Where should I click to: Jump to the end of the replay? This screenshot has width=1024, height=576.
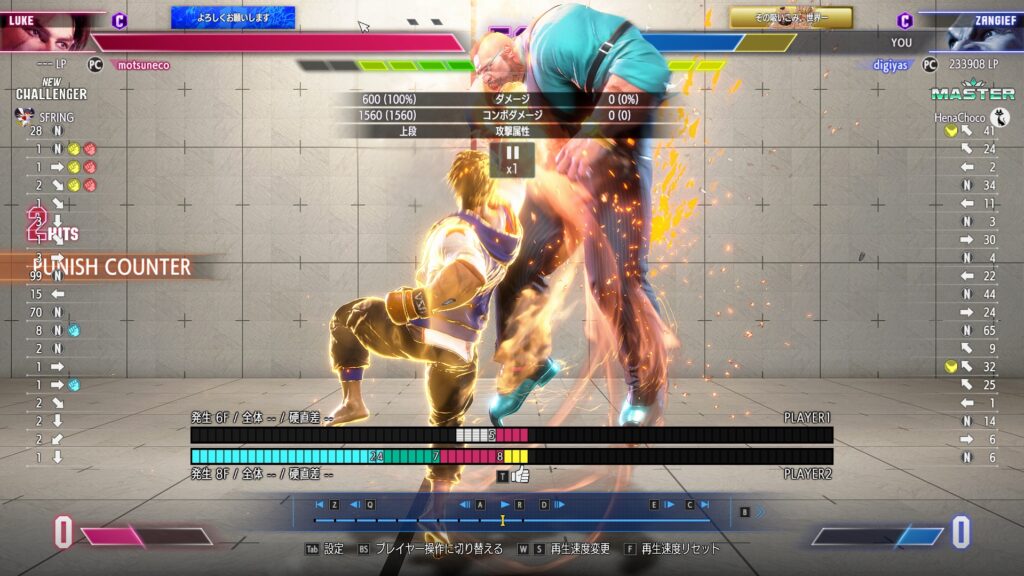[704, 505]
